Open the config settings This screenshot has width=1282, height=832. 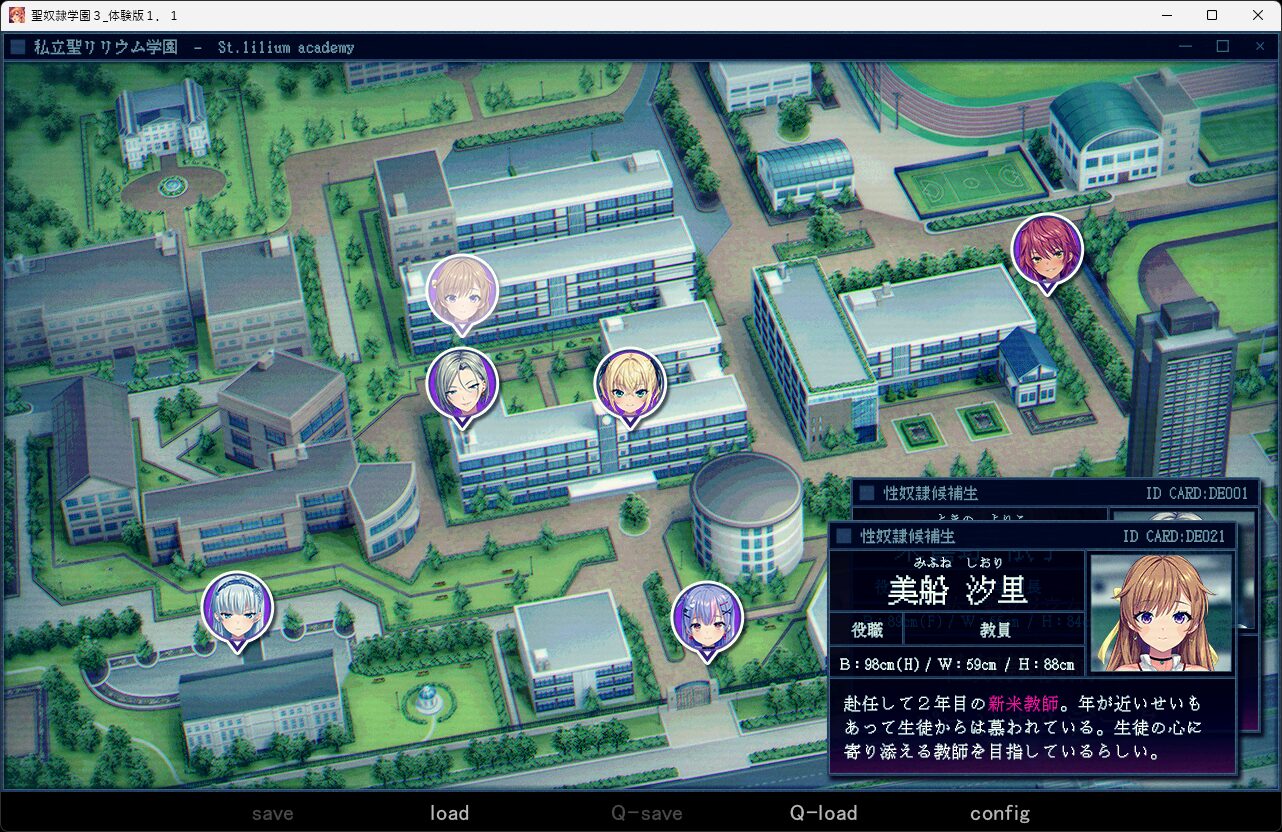999,813
